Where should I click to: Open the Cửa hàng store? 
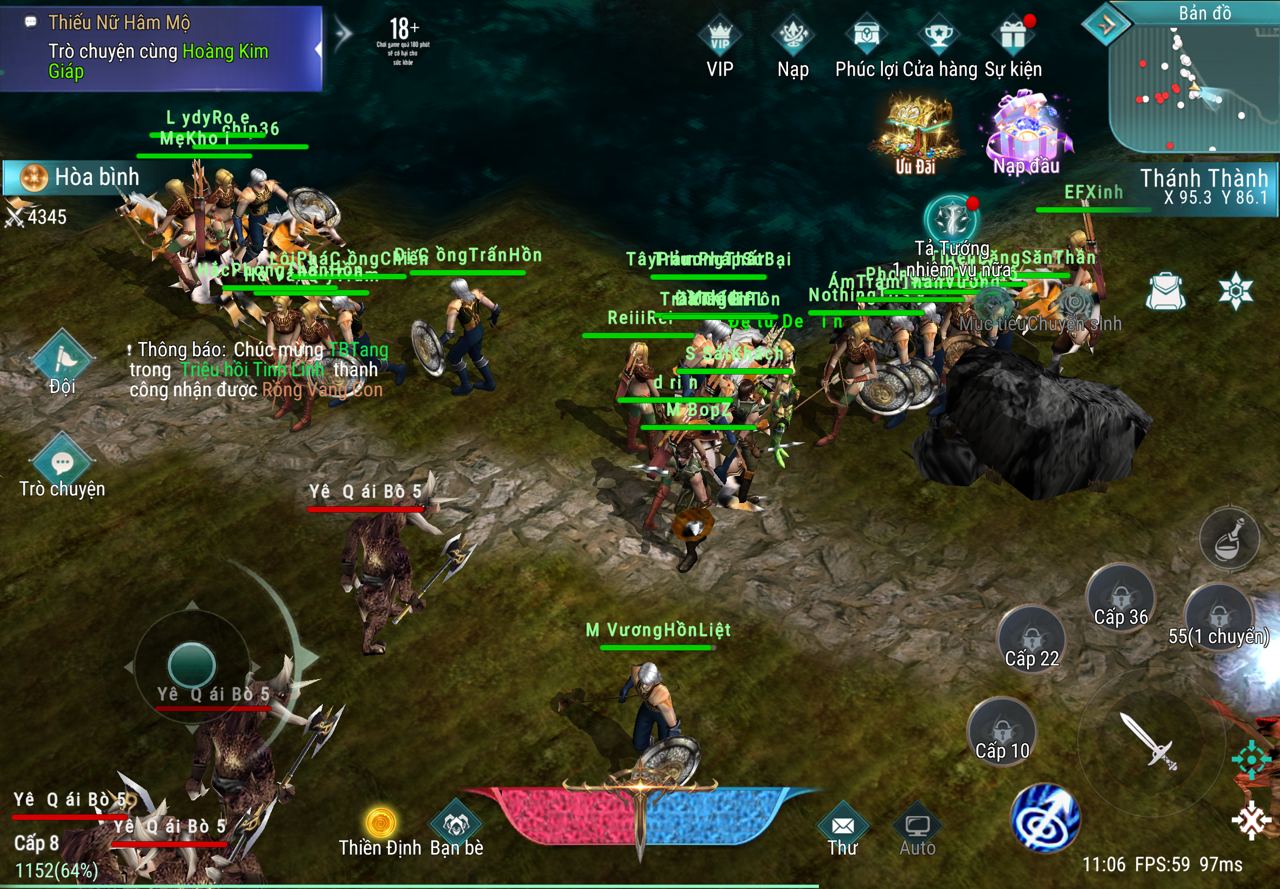click(939, 40)
